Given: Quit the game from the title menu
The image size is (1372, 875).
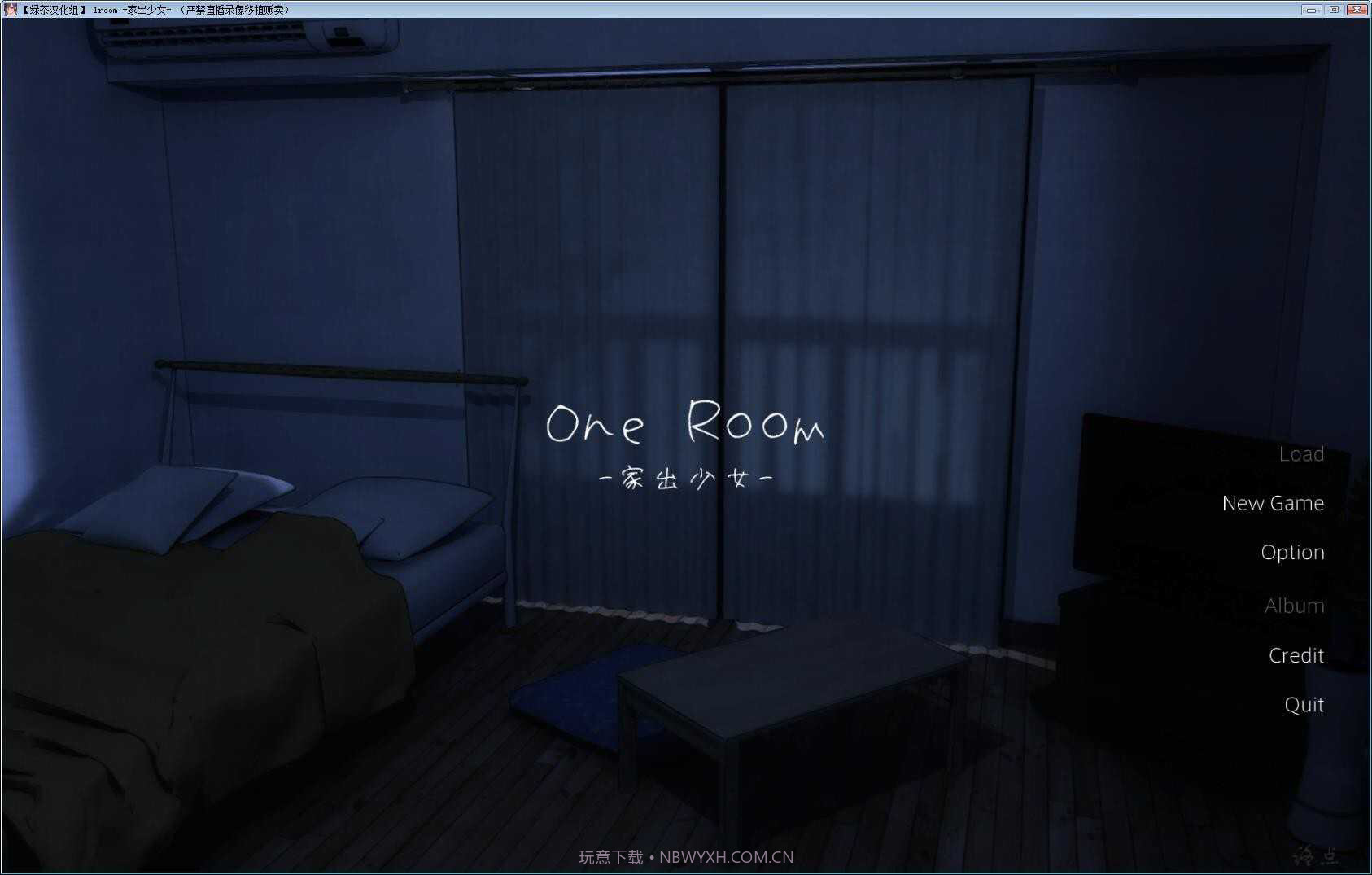Looking at the screenshot, I should coord(1303,705).
